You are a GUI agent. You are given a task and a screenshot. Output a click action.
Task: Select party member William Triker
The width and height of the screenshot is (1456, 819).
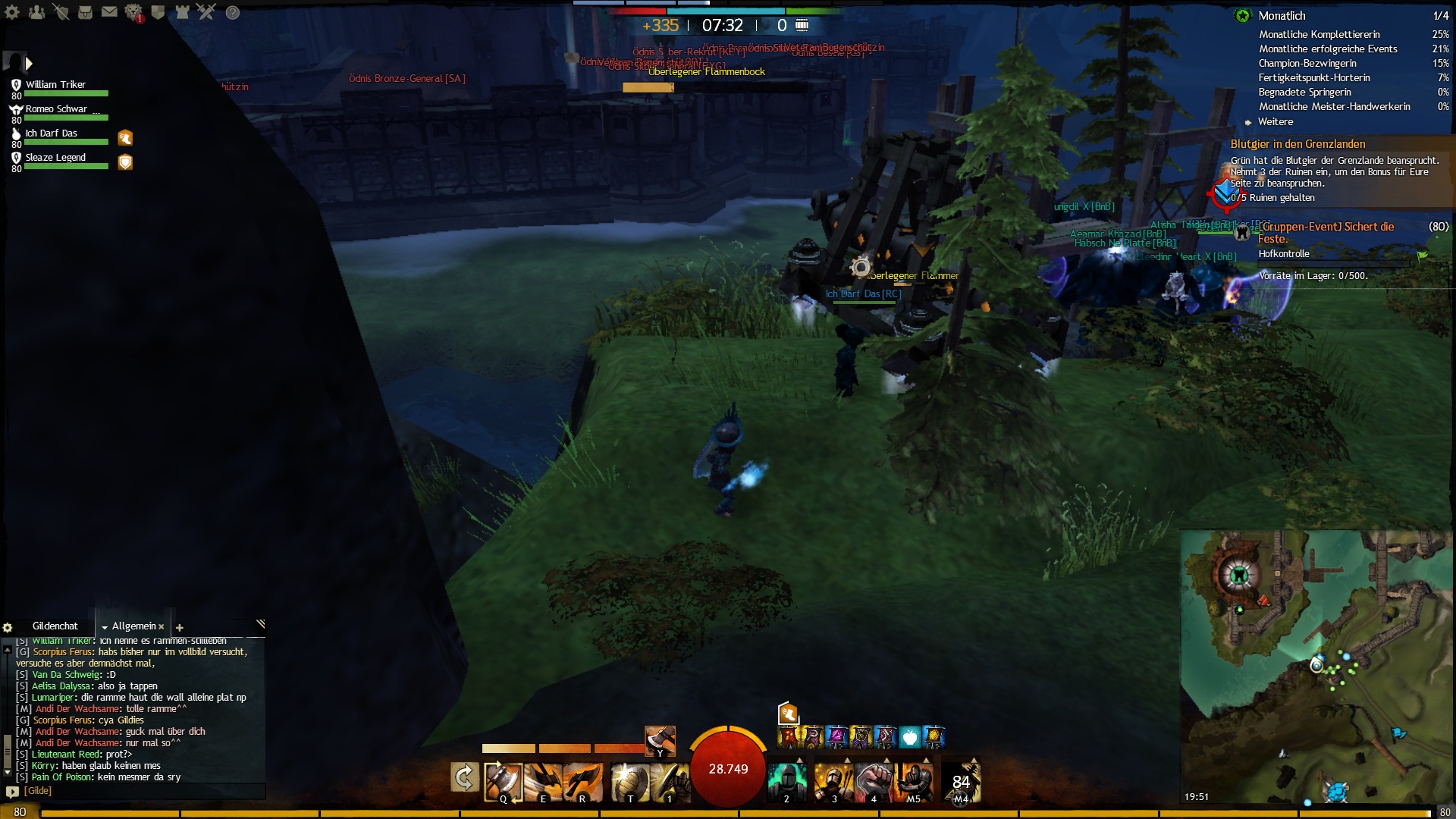(55, 85)
